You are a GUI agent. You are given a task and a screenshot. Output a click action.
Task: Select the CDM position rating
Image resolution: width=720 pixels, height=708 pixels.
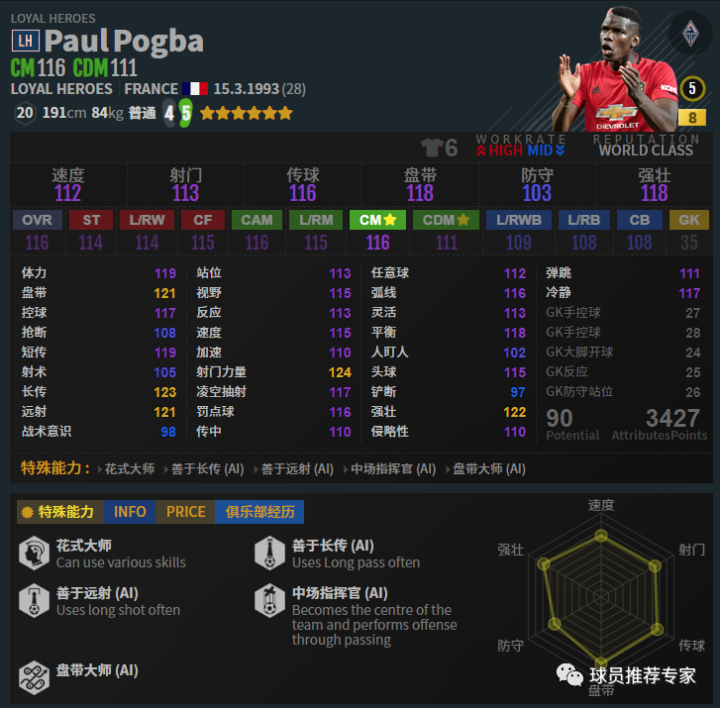(x=446, y=220)
